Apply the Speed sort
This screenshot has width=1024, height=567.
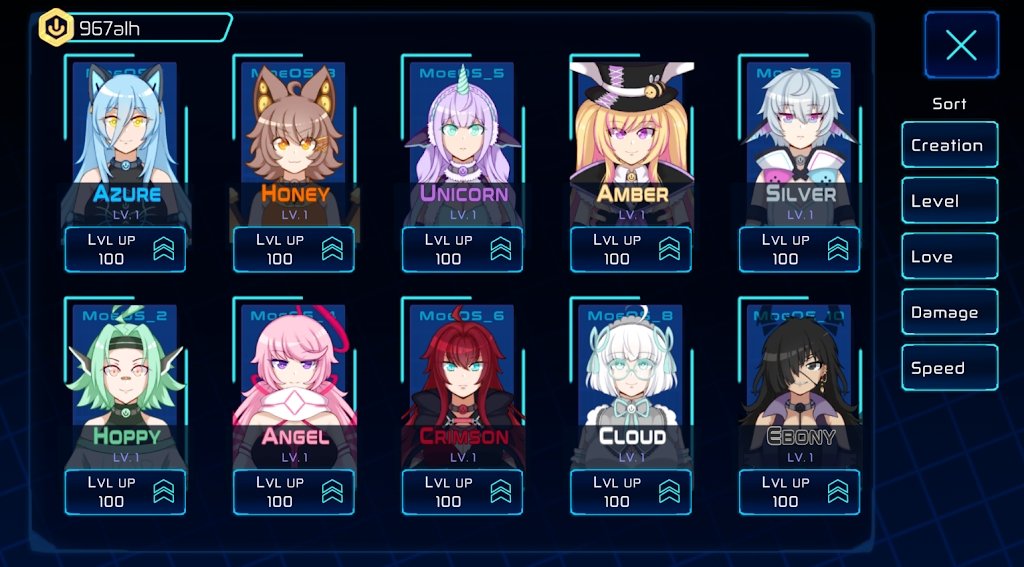(949, 368)
